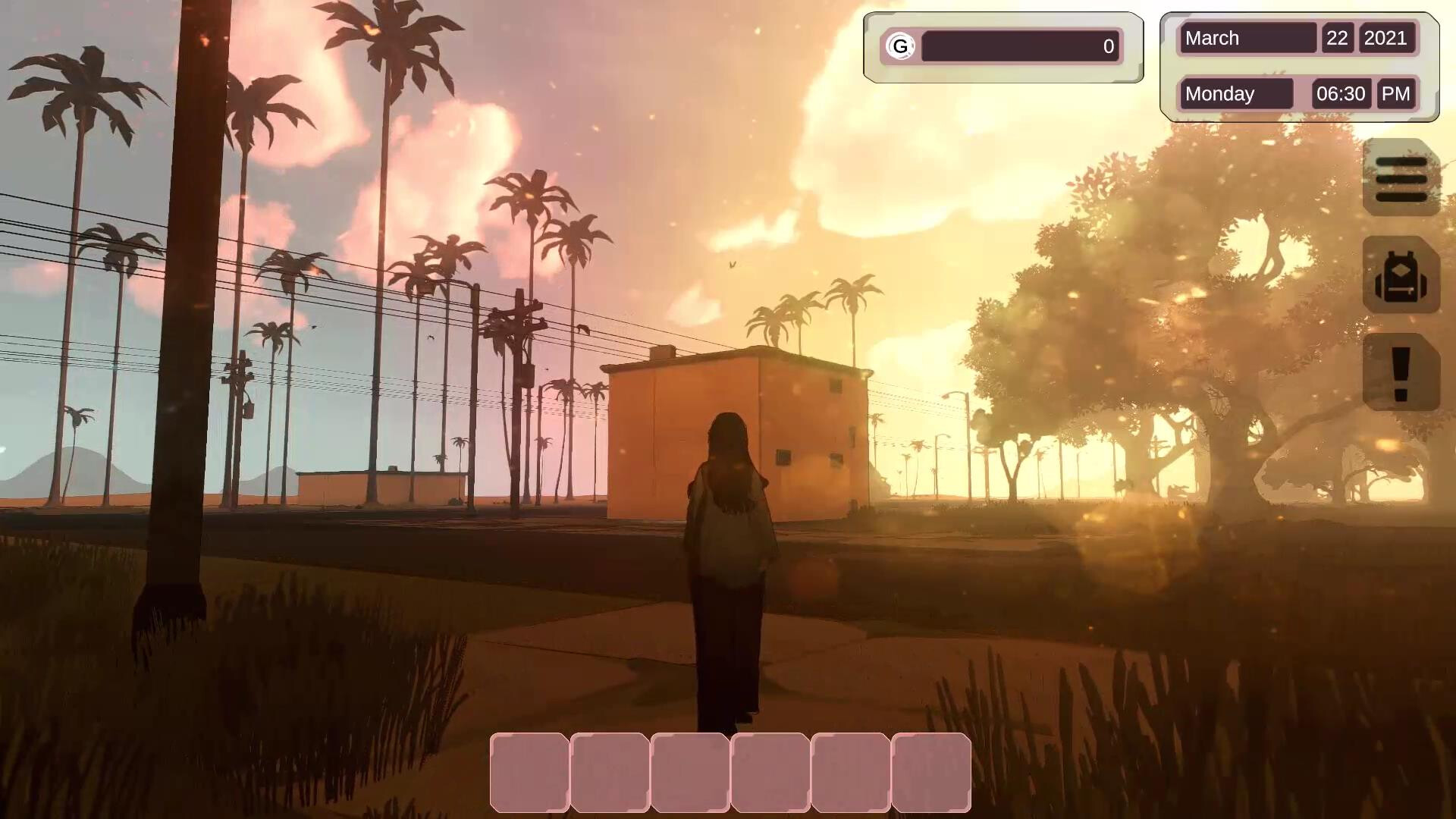The image size is (1456, 819).
Task: Click the 06:30 clock display
Action: pos(1341,93)
